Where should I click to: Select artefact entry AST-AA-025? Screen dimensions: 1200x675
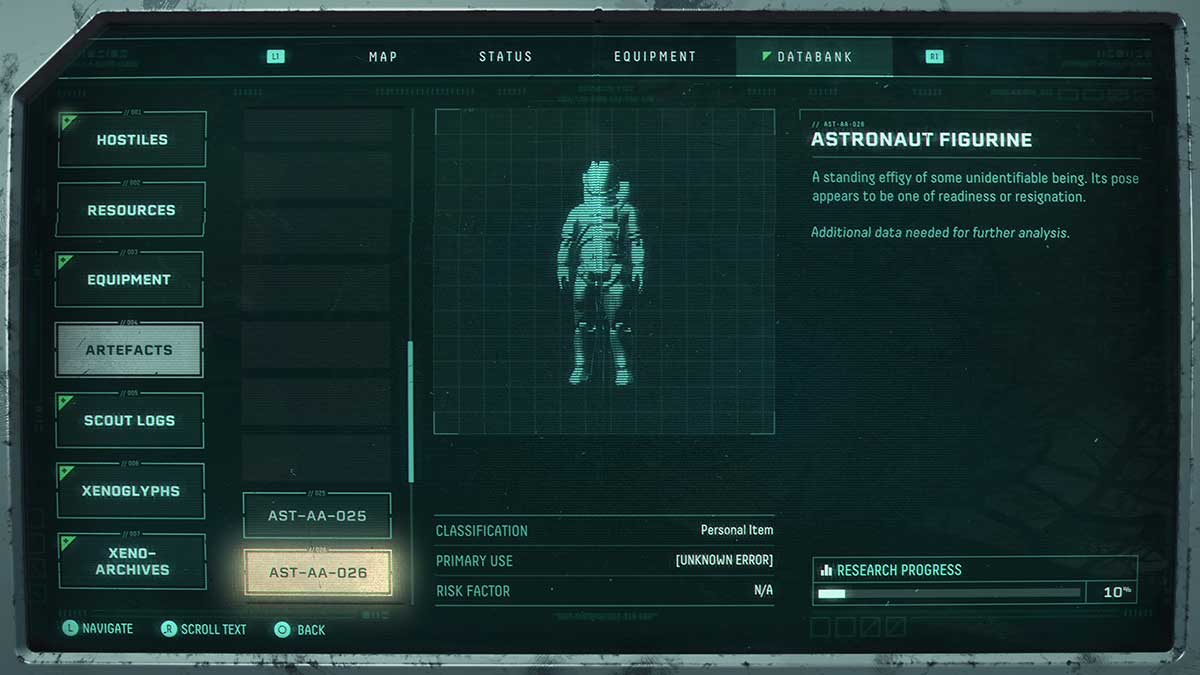click(317, 516)
